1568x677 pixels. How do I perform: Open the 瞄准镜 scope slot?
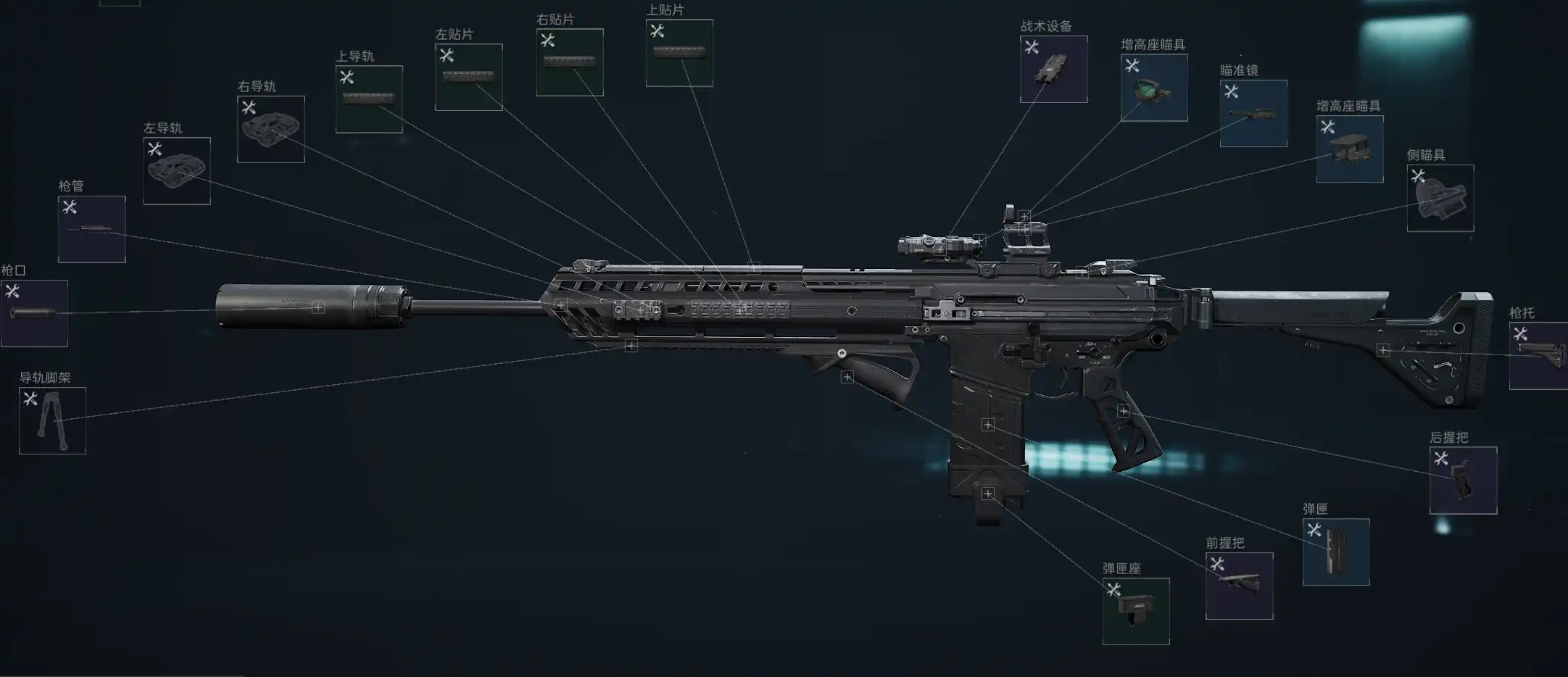pyautogui.click(x=1253, y=113)
